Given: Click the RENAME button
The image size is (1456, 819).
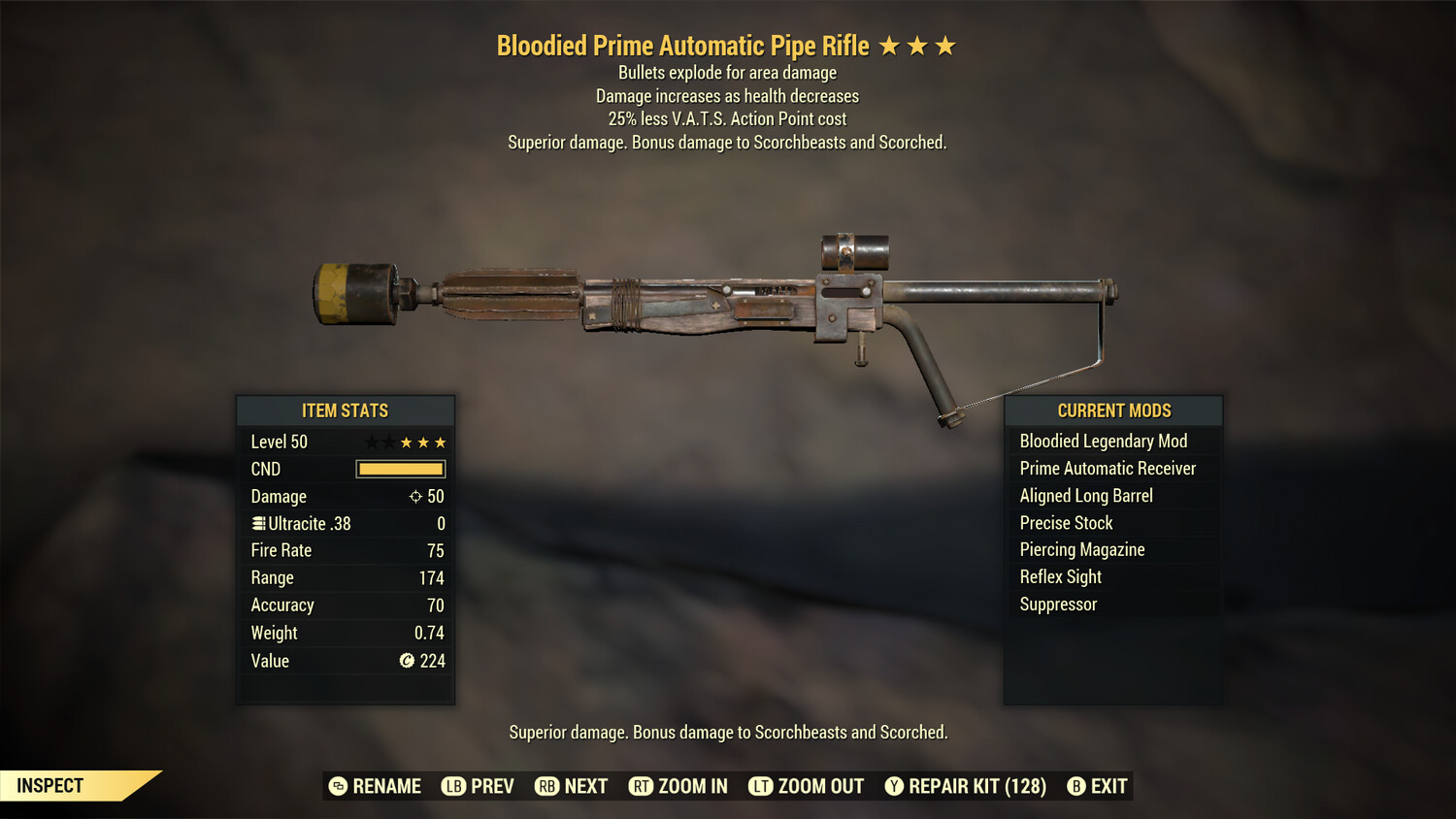Looking at the screenshot, I should click(388, 786).
